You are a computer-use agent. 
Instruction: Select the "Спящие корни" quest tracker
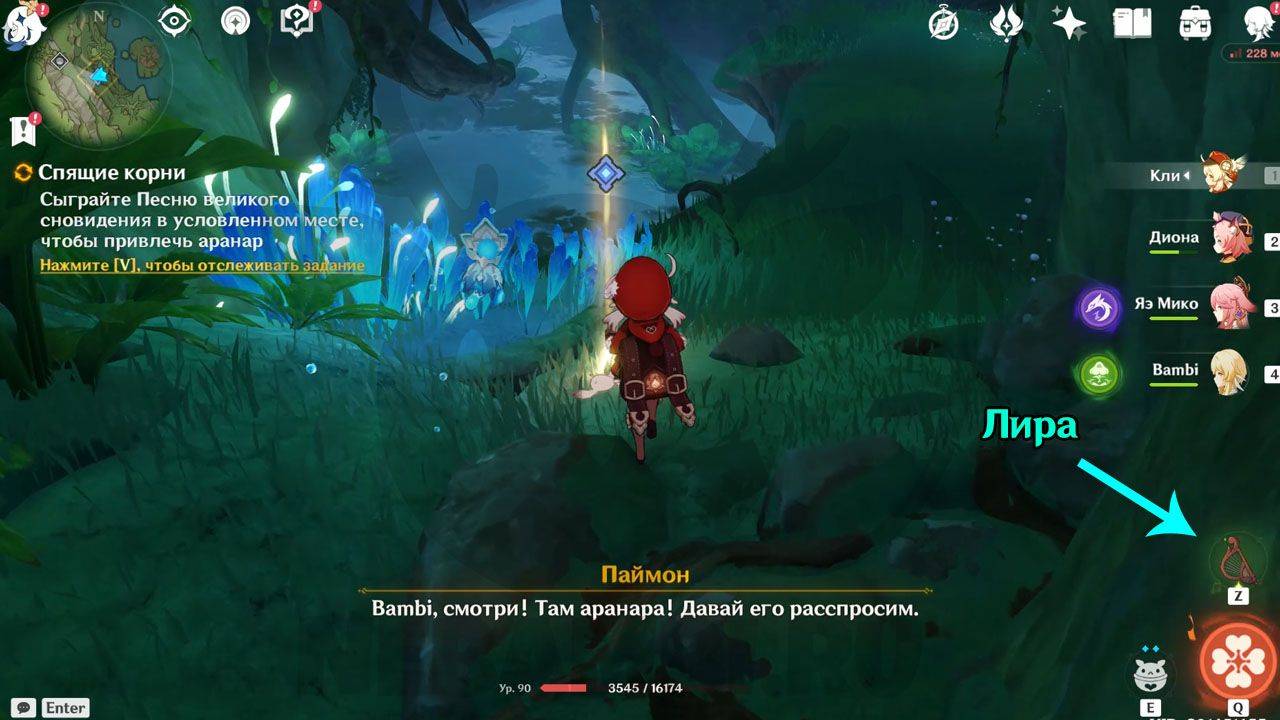pyautogui.click(x=112, y=173)
